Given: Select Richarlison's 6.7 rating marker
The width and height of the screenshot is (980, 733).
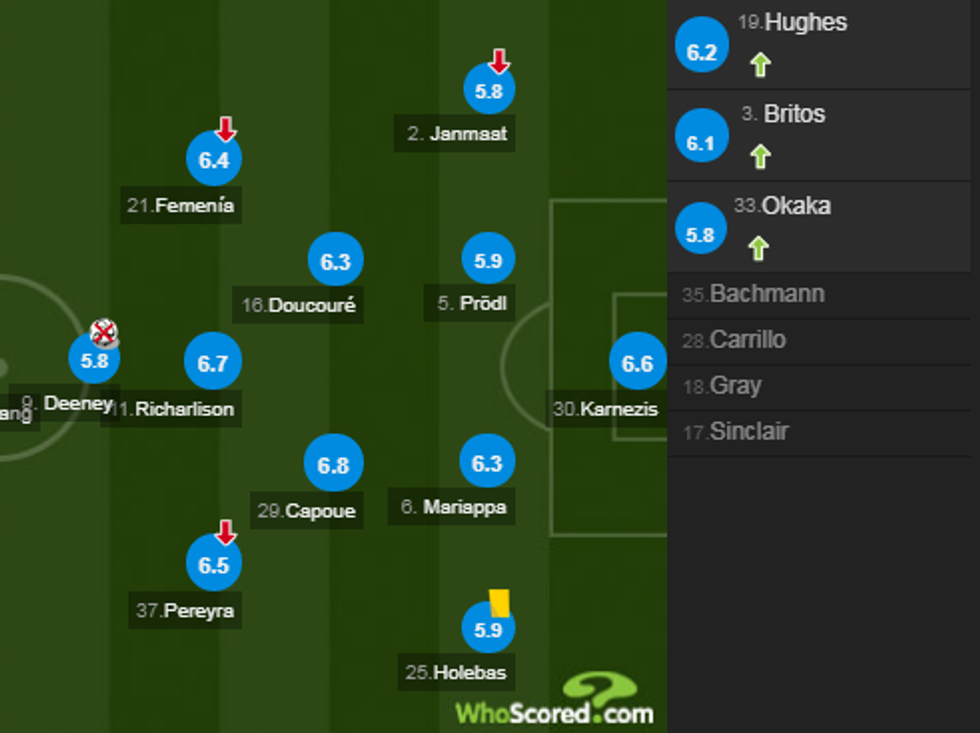Looking at the screenshot, I should click(x=213, y=363).
